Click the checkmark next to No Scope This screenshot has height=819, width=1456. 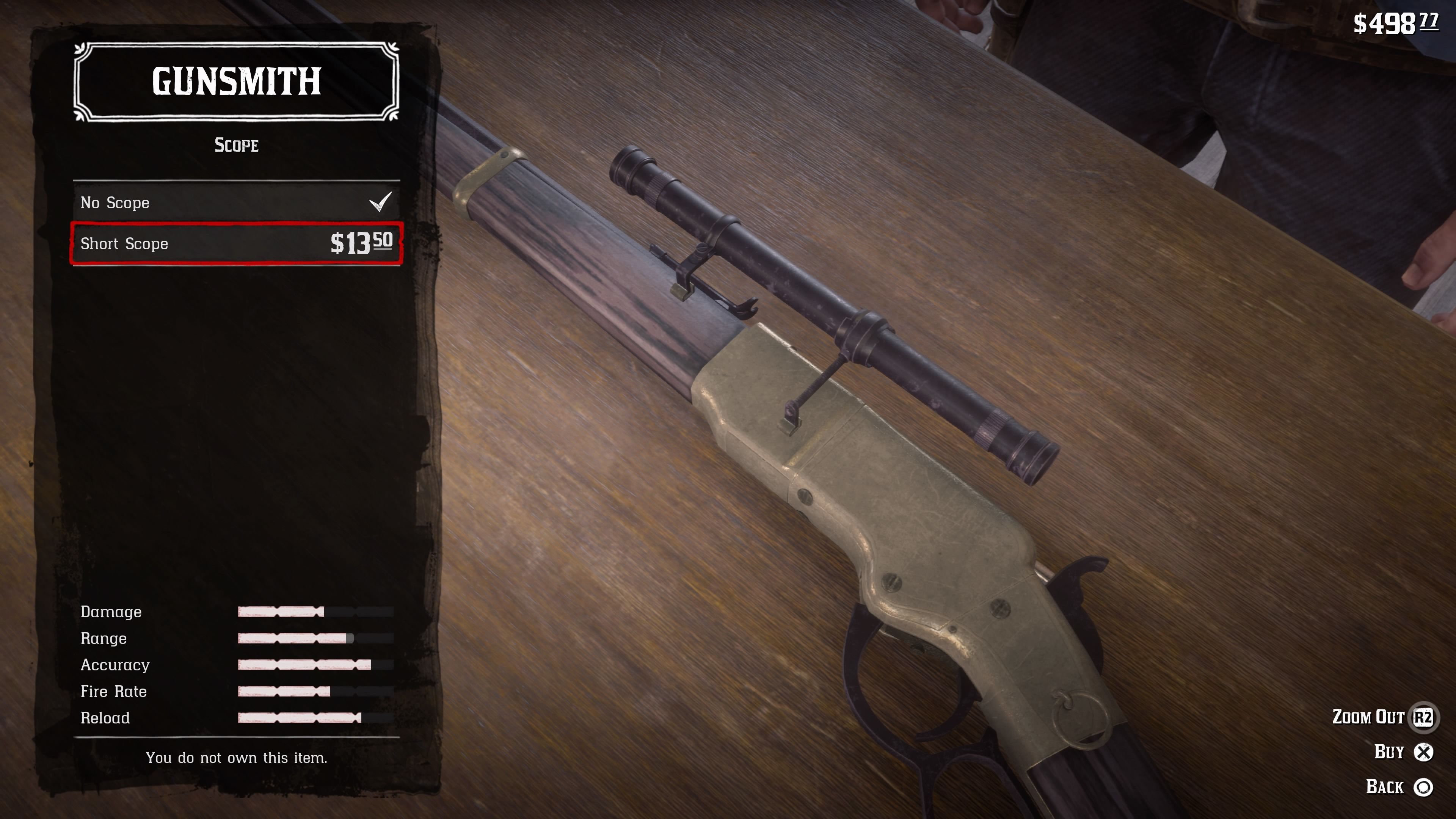pos(381,202)
